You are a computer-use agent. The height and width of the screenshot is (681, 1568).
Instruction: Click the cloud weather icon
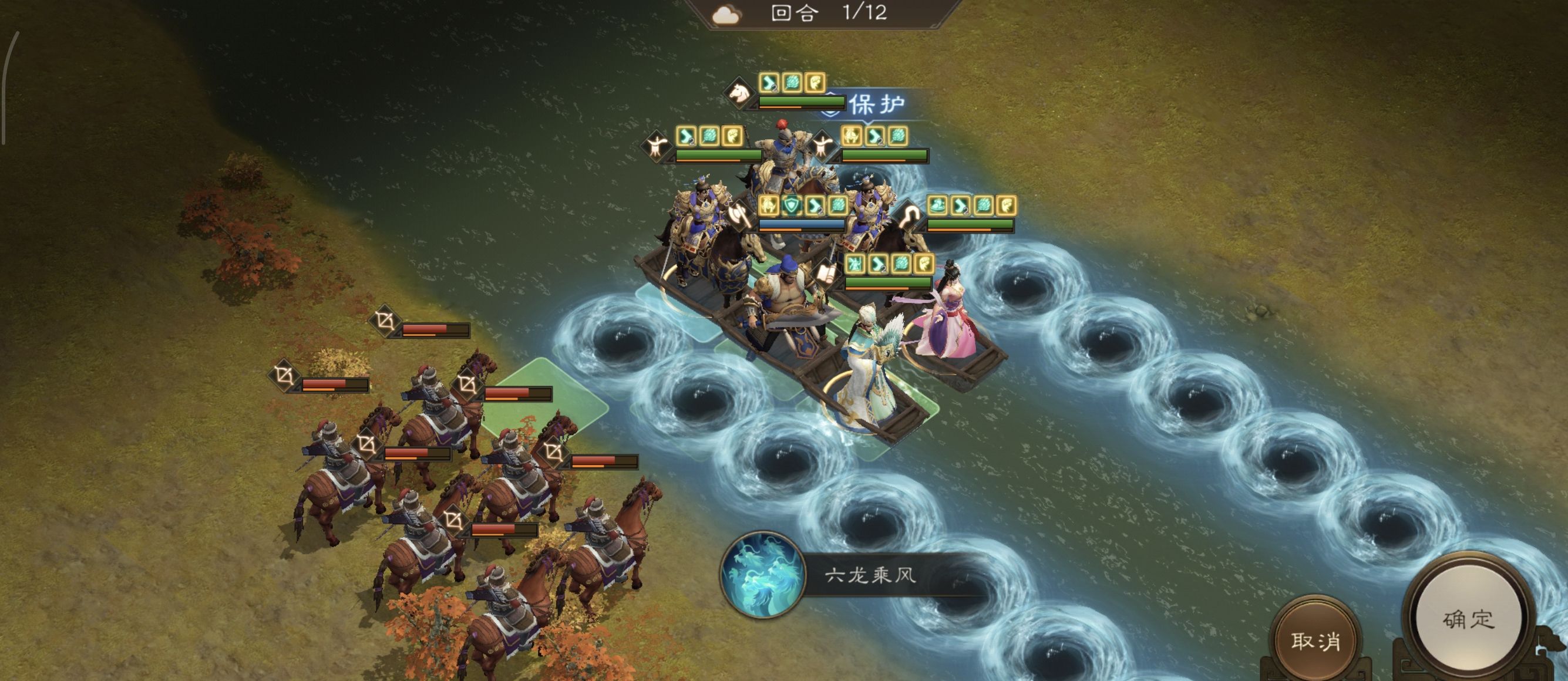(727, 15)
